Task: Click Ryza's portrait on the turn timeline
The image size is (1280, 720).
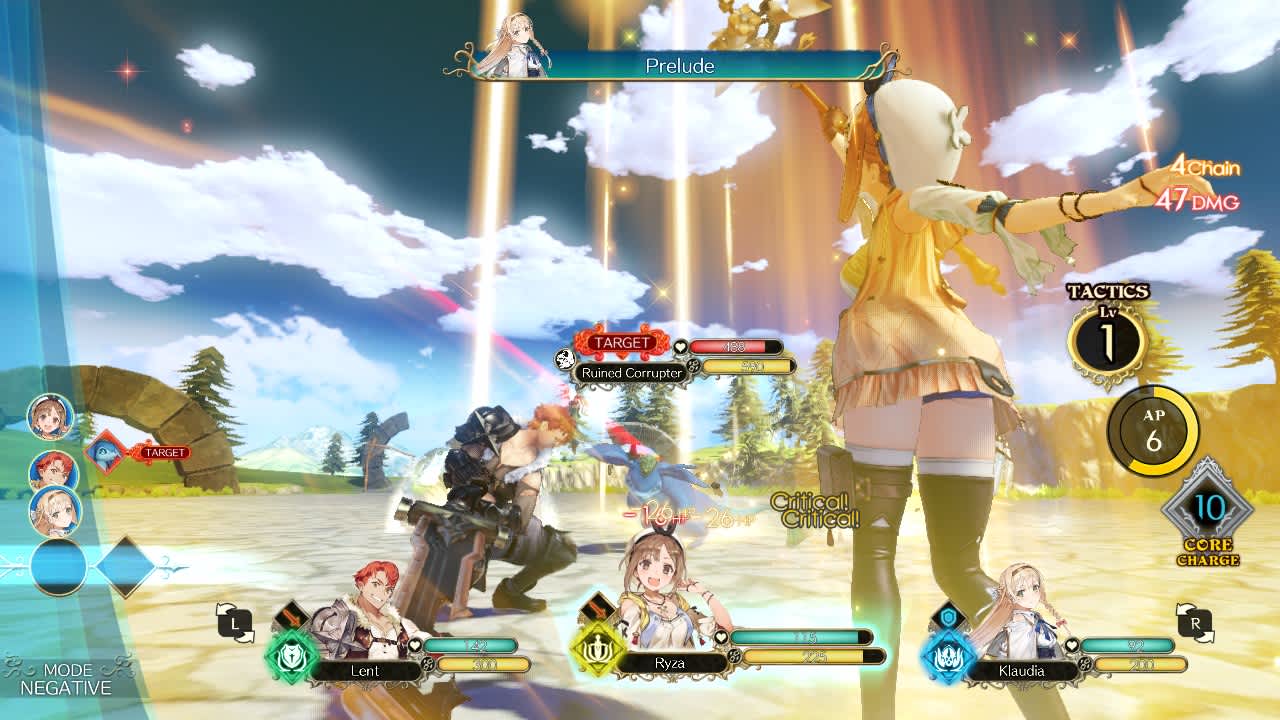Action: [x=50, y=416]
